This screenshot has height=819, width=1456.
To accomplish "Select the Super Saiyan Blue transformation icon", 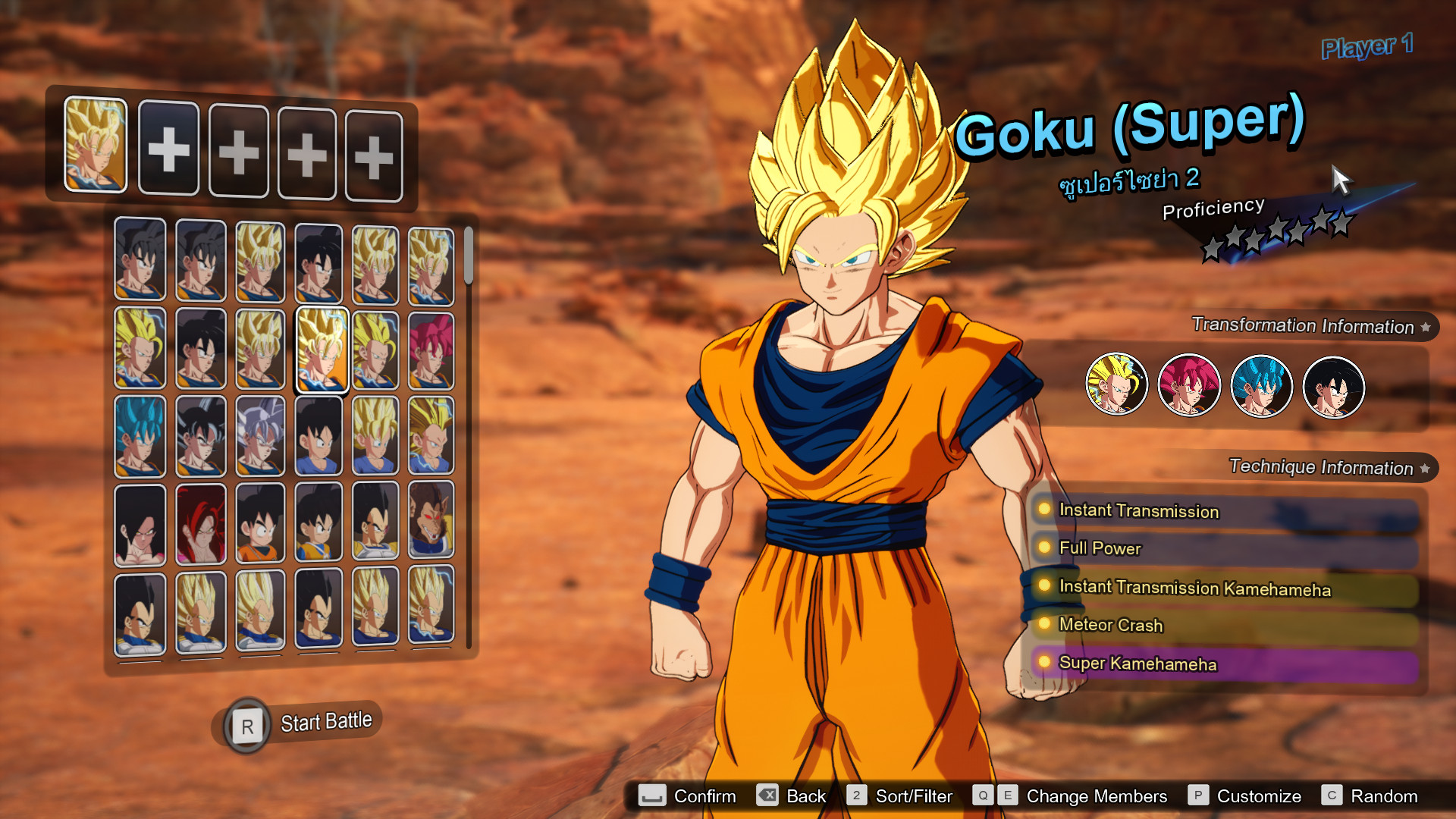I will (x=1261, y=386).
